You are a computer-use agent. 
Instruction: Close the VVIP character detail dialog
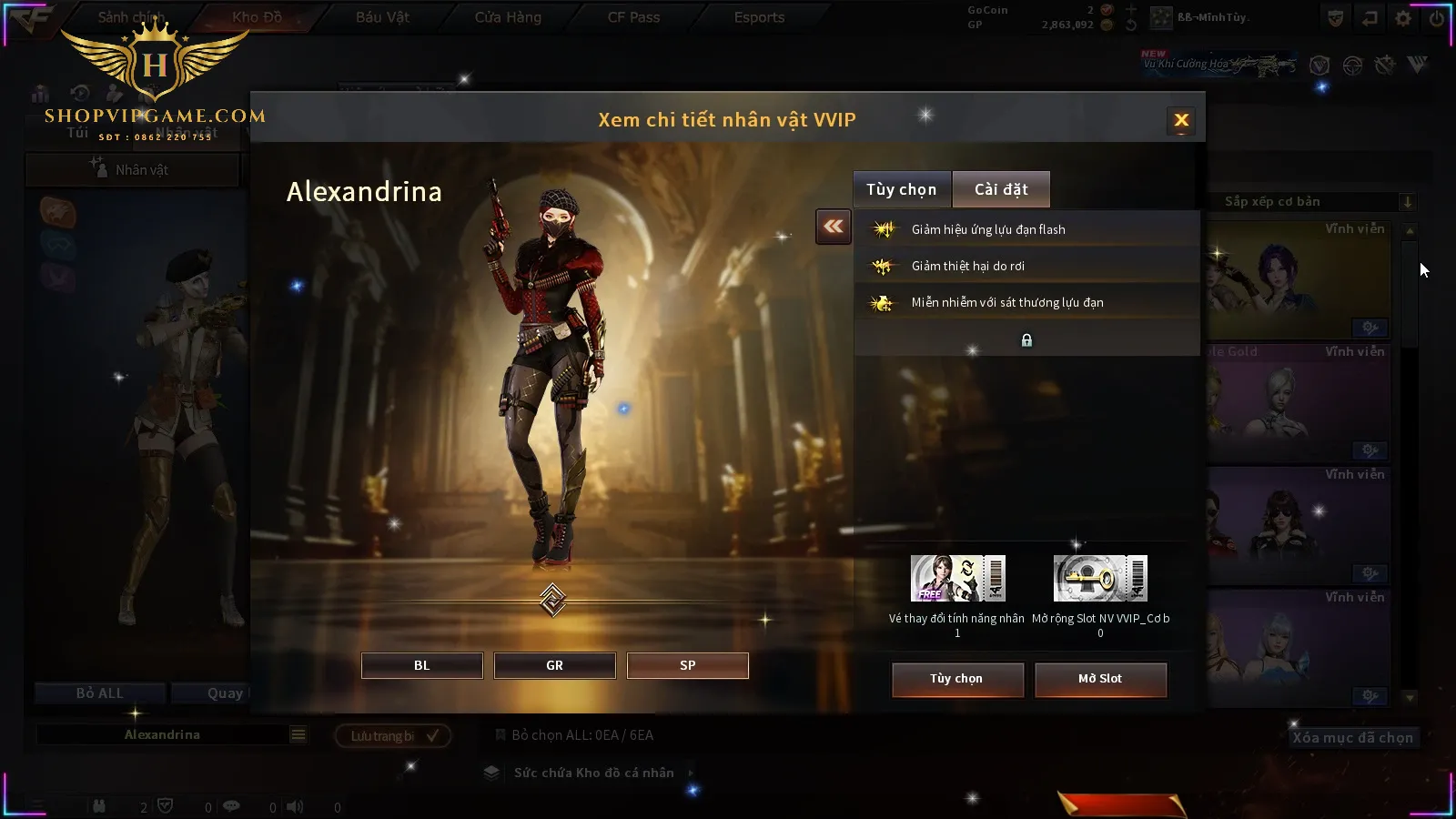1181,120
